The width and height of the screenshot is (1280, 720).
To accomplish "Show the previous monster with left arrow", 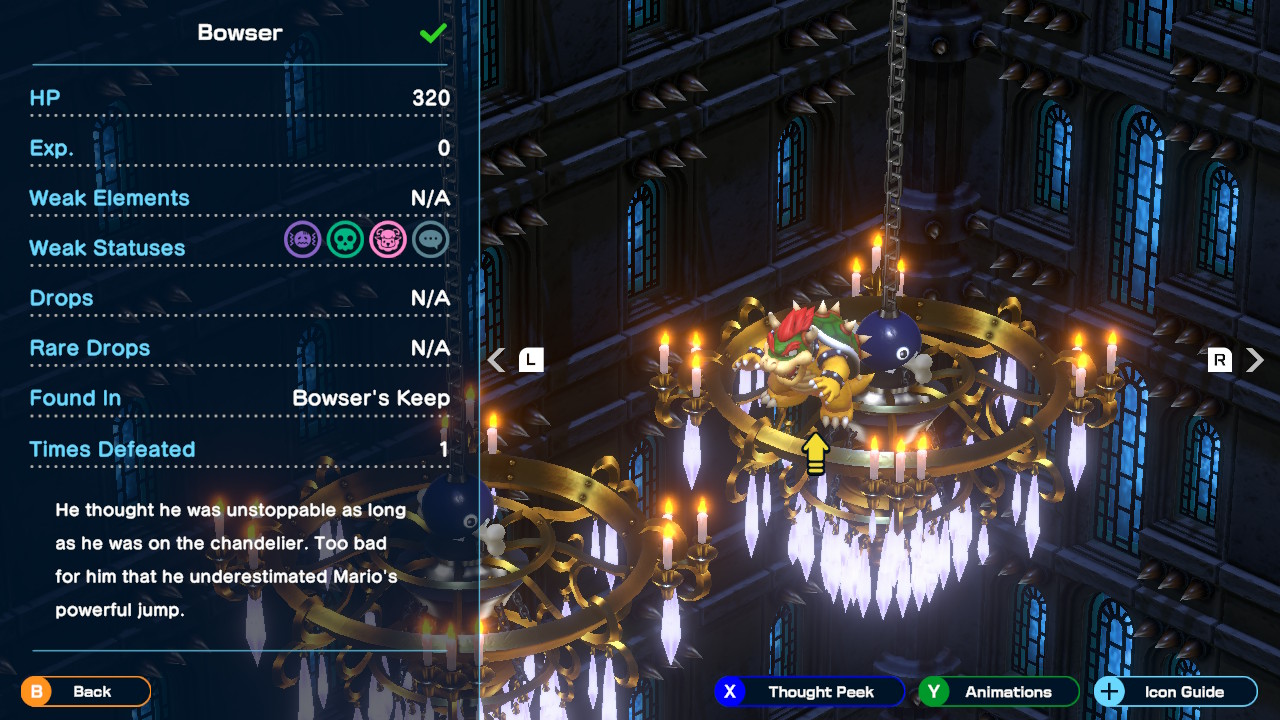I will coord(497,360).
